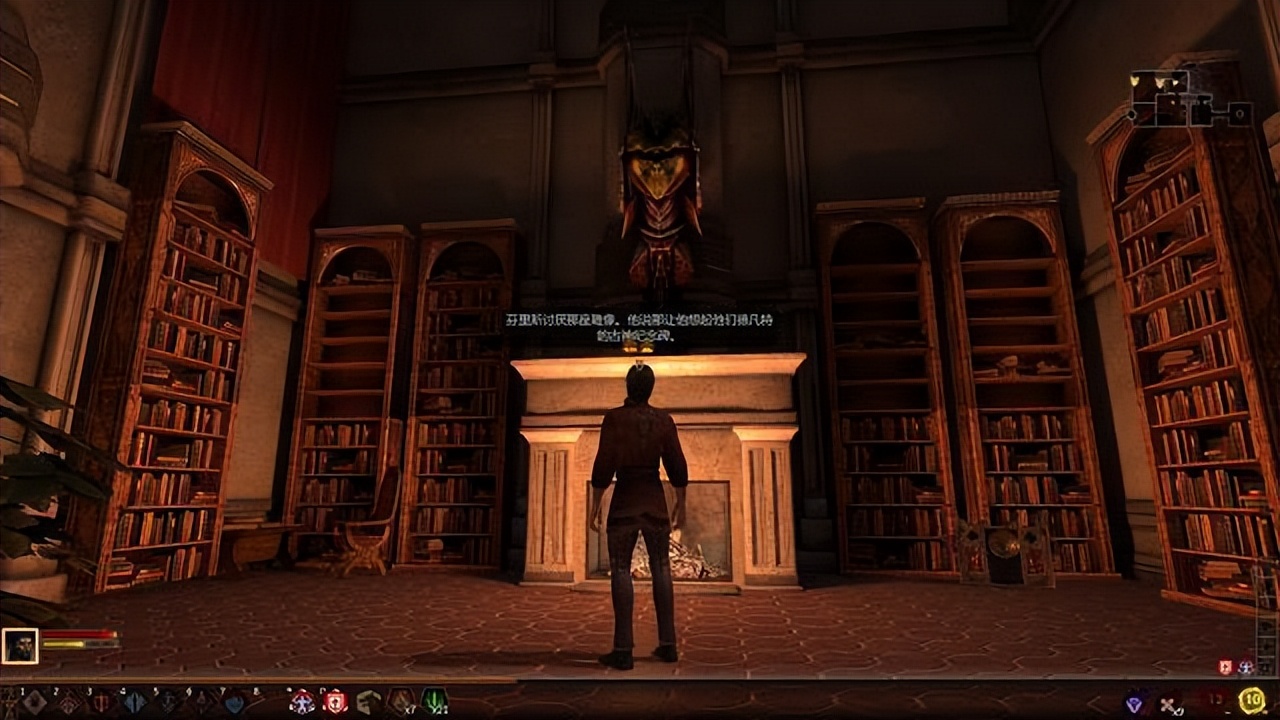
Task: Click the yellow seal marked 10
Action: [x=1251, y=701]
